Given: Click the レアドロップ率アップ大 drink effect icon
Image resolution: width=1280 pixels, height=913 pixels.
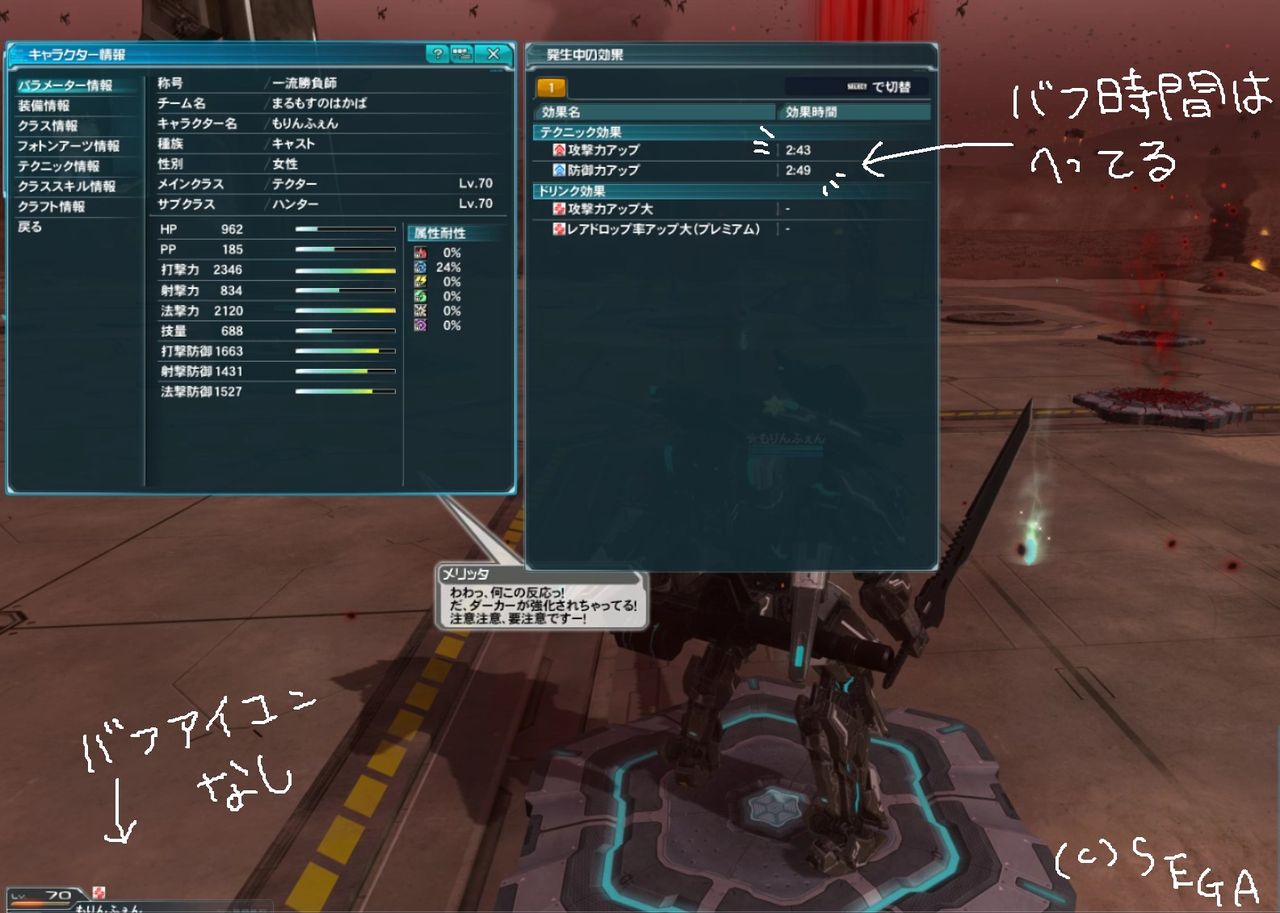Looking at the screenshot, I should point(559,228).
